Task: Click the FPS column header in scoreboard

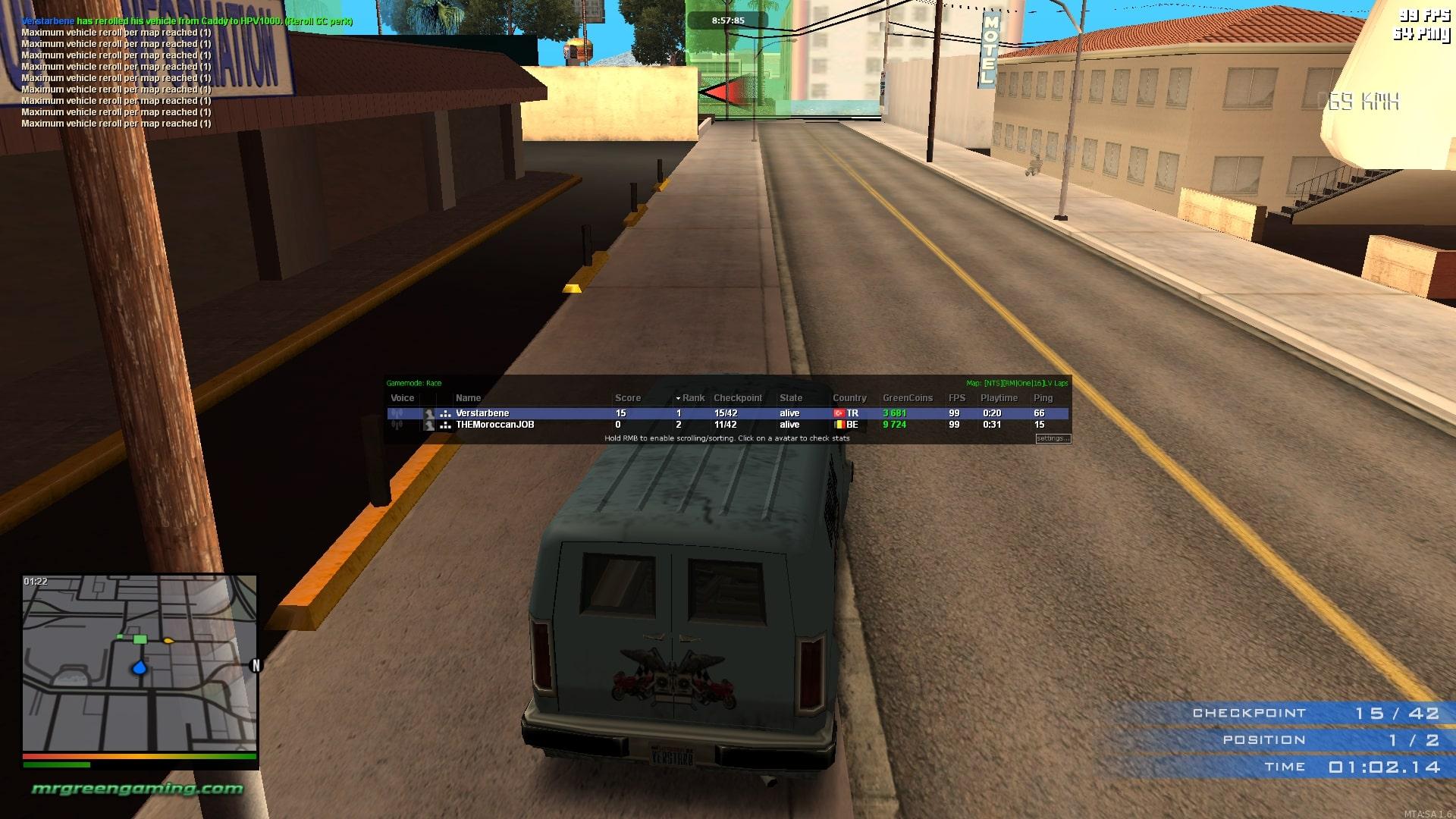Action: [956, 398]
